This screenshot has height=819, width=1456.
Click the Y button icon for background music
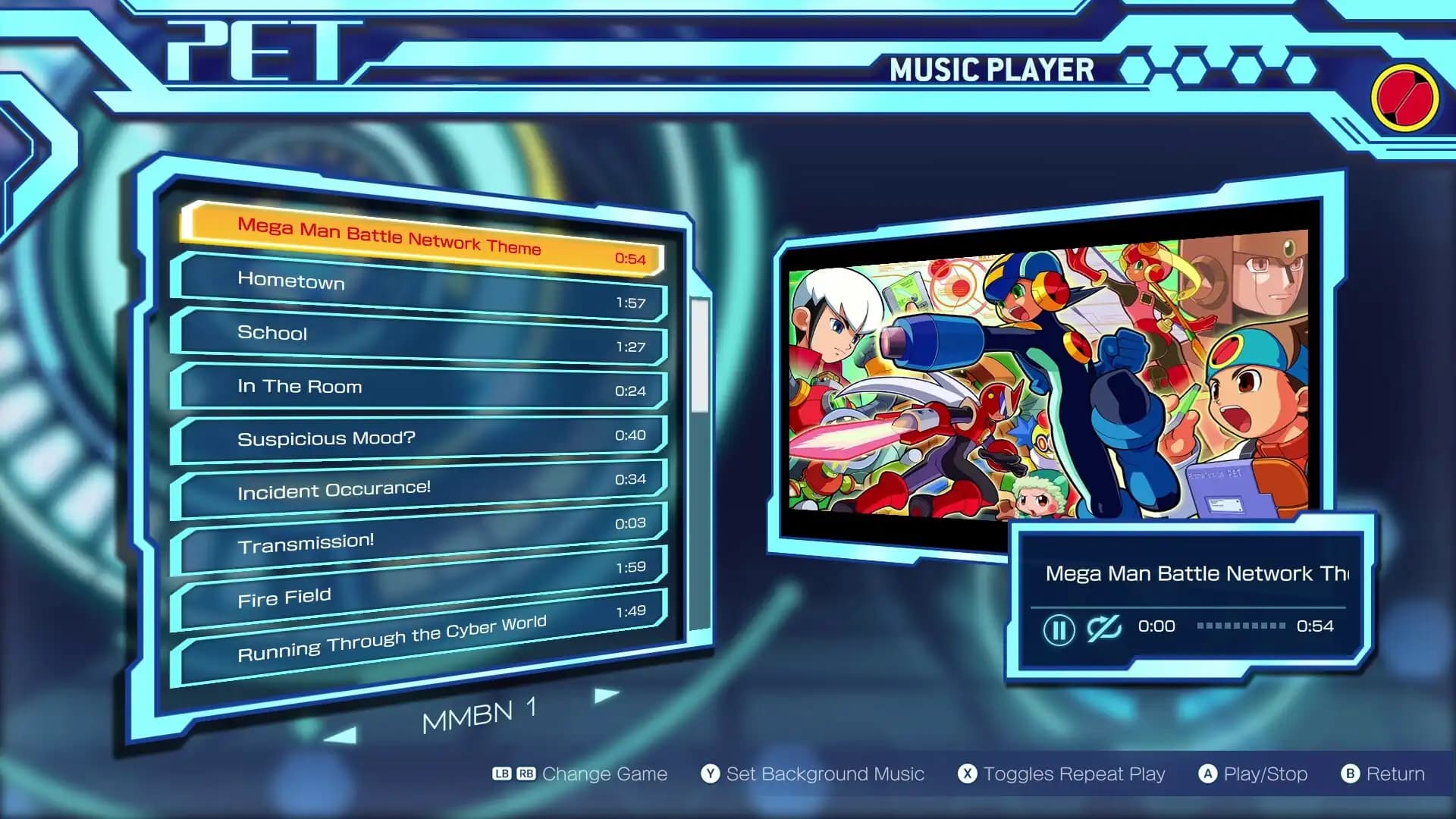[x=709, y=774]
